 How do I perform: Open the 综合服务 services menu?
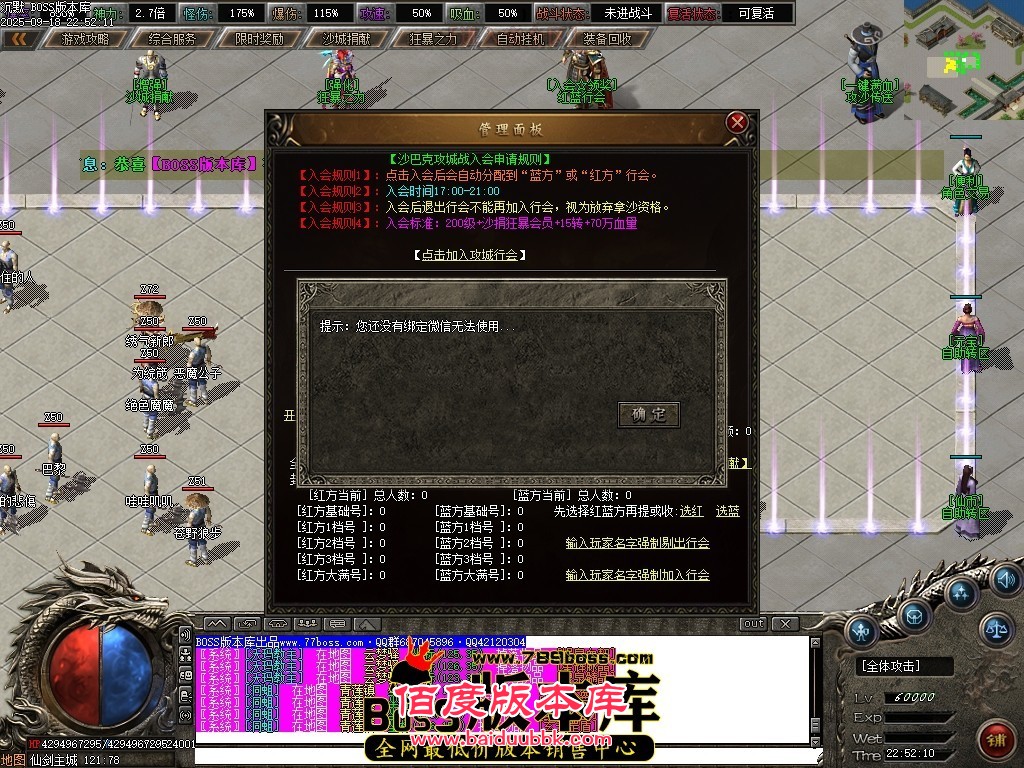[173, 39]
